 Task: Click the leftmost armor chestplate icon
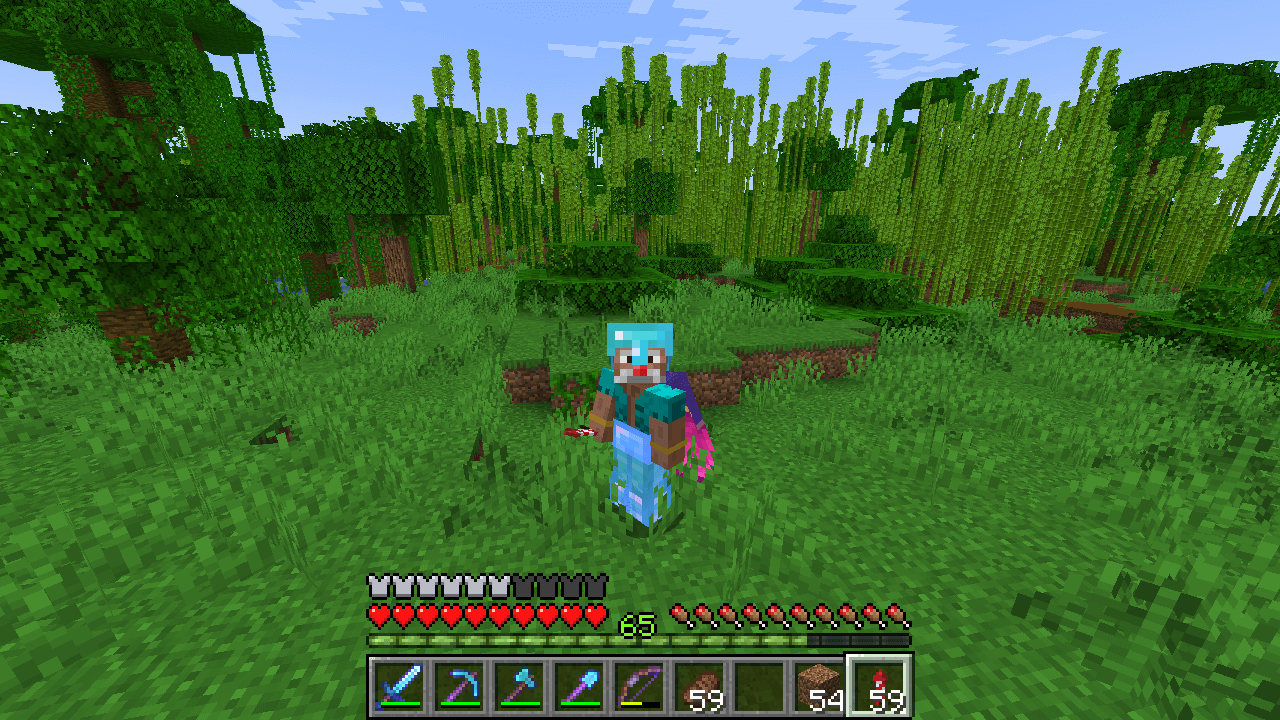[376, 583]
